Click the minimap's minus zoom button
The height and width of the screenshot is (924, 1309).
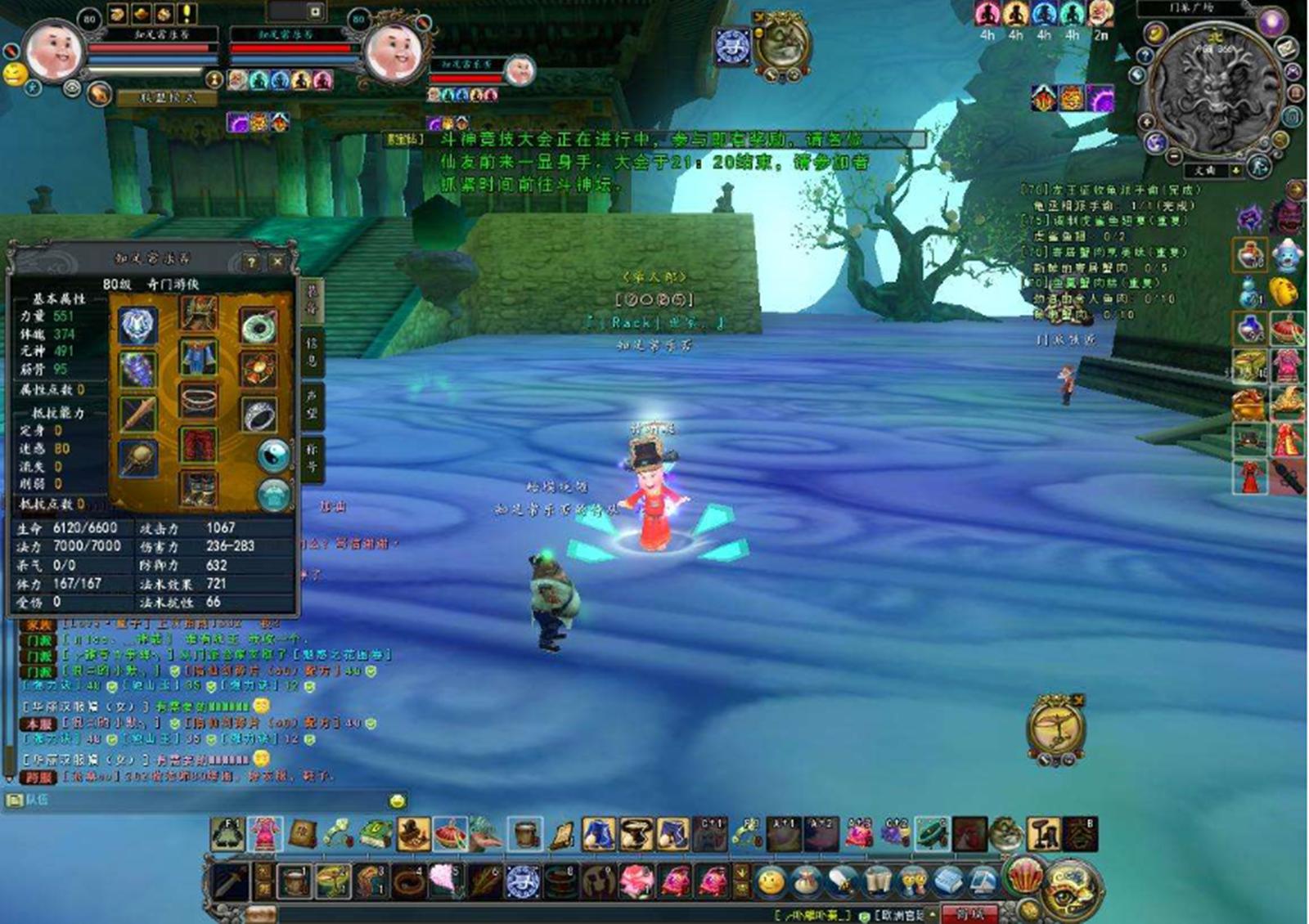pyautogui.click(x=1174, y=155)
